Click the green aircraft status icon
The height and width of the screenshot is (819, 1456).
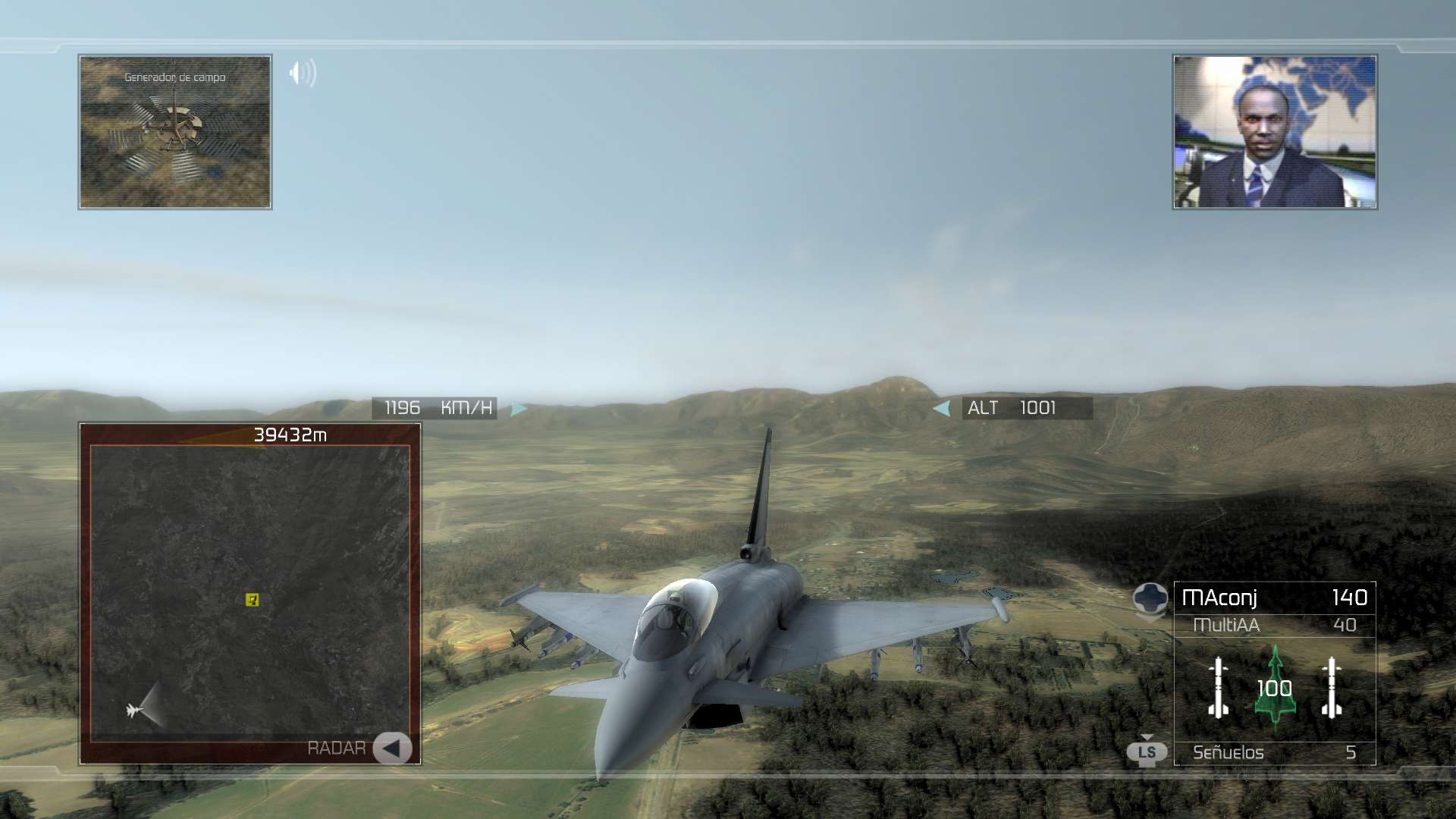pyautogui.click(x=1275, y=689)
